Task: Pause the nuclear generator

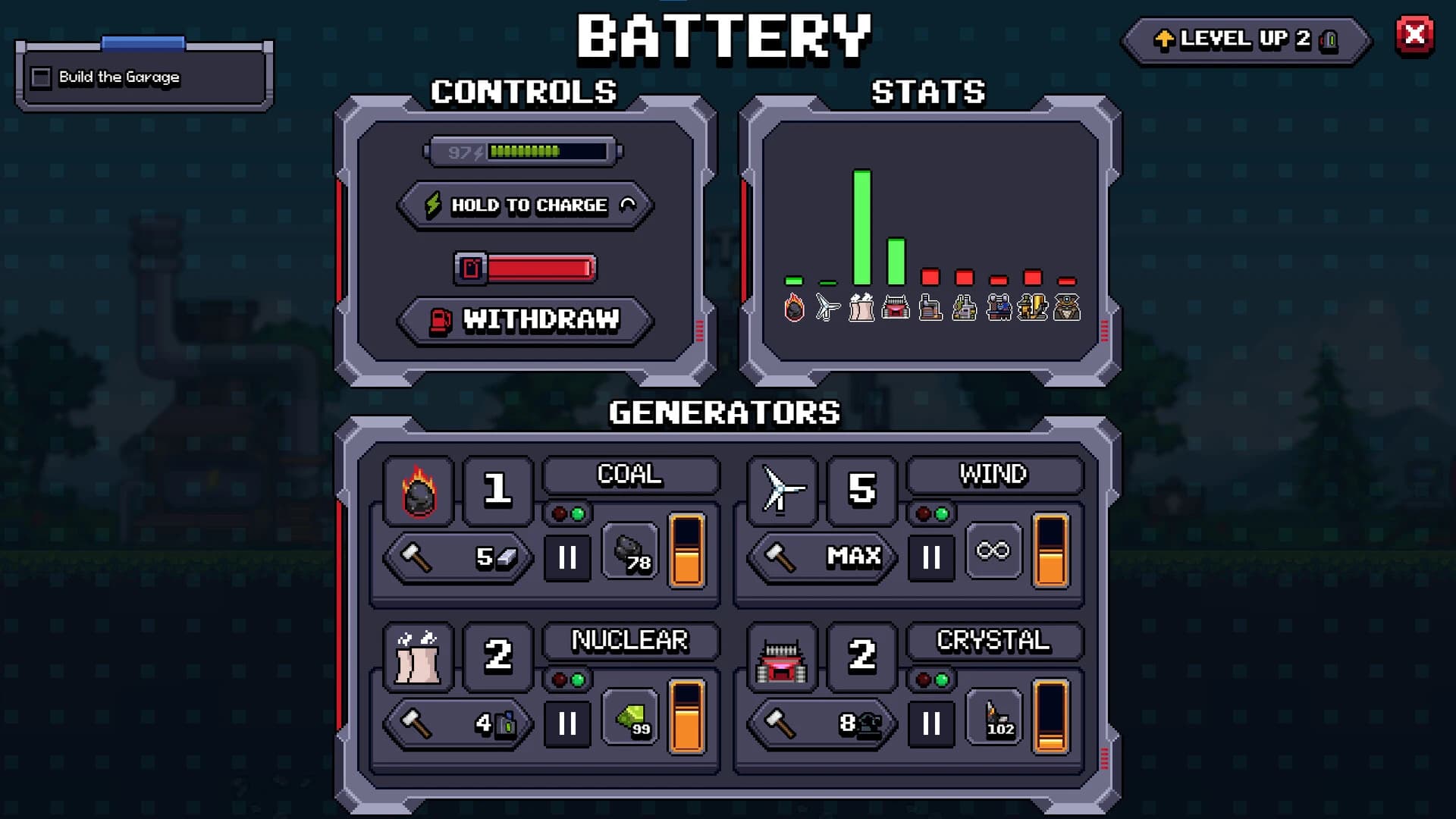Action: pos(567,723)
